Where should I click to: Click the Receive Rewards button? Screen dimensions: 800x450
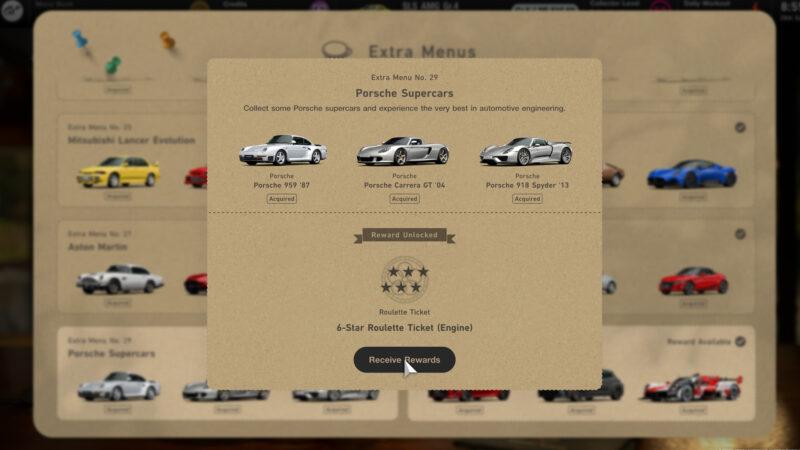[404, 360]
